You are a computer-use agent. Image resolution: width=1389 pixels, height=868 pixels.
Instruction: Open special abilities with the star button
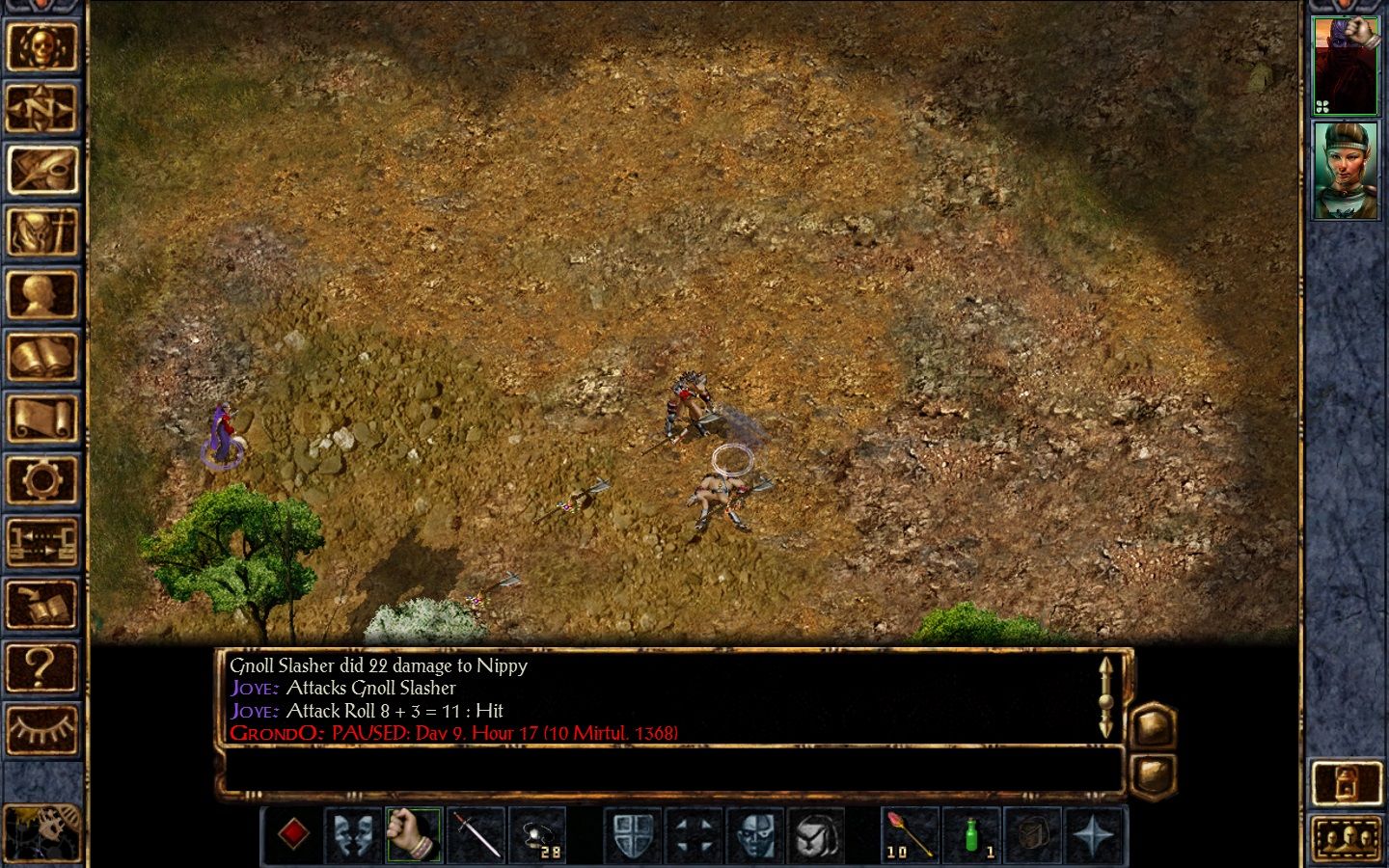[x=1095, y=833]
